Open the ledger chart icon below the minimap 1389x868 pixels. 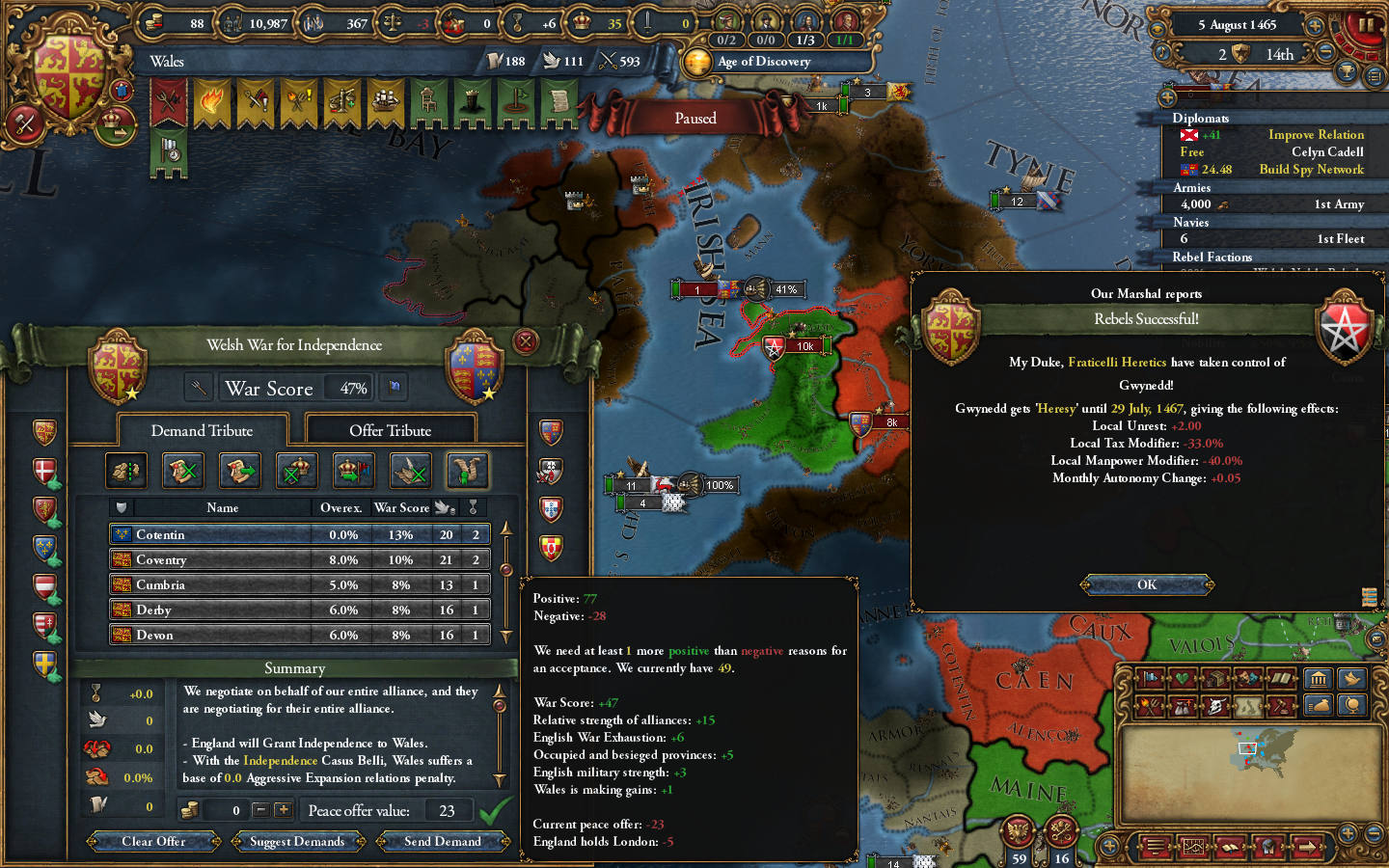pyautogui.click(x=1193, y=847)
